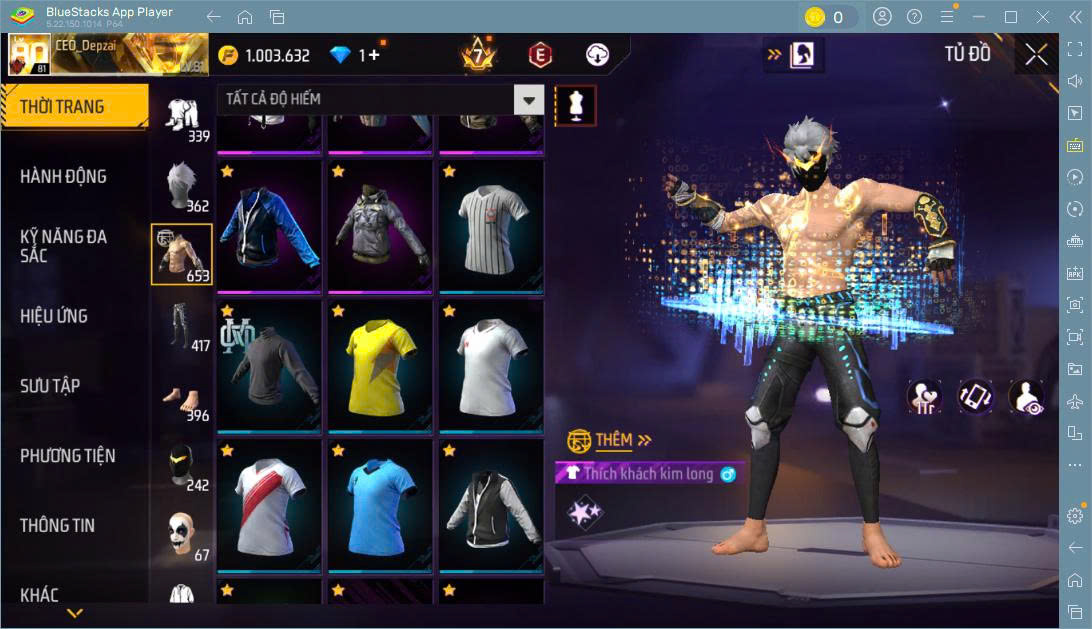Pick the blue polo shirt
1092x629 pixels.
[x=380, y=505]
